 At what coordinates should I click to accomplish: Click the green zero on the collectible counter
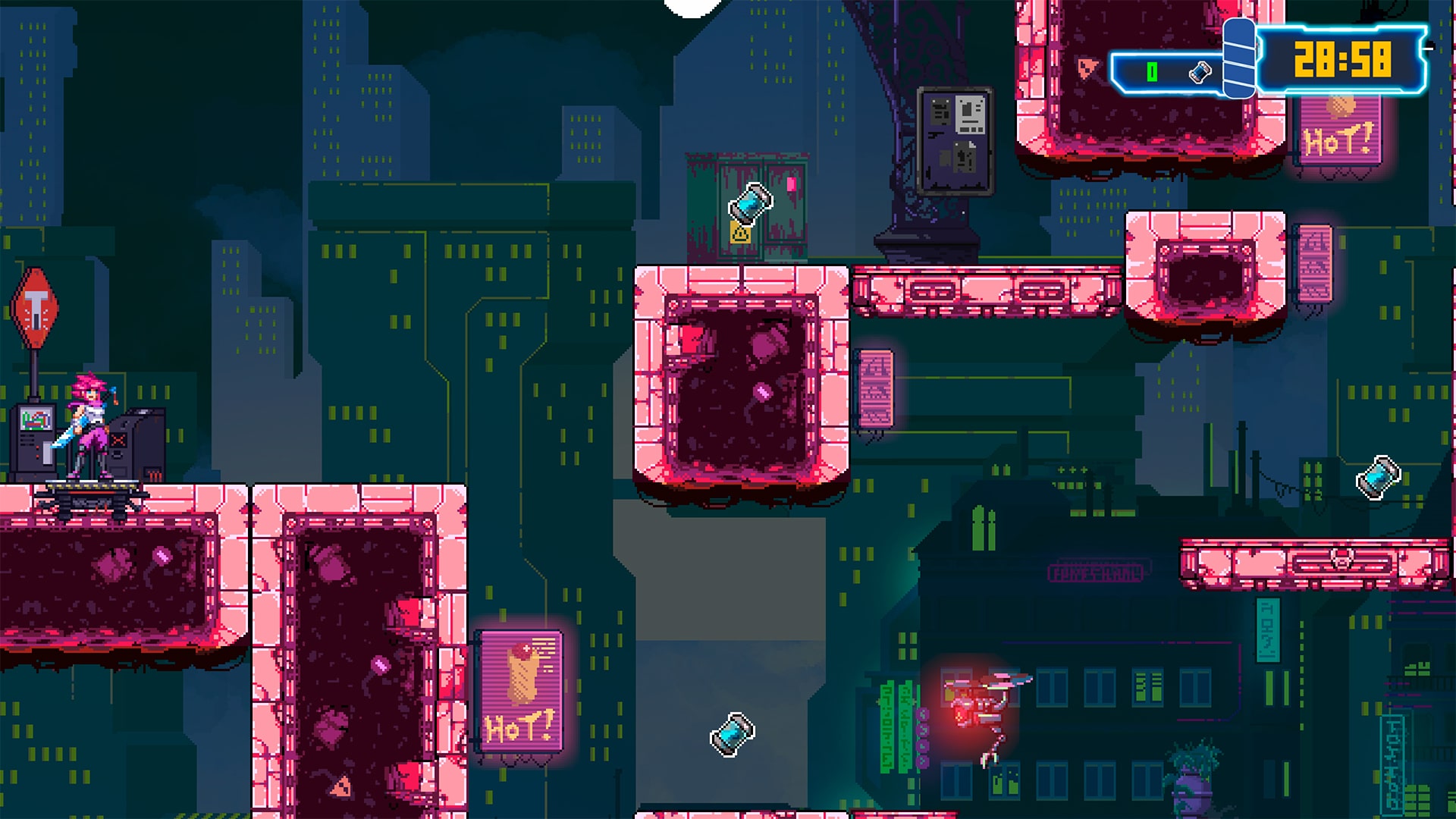point(1152,71)
